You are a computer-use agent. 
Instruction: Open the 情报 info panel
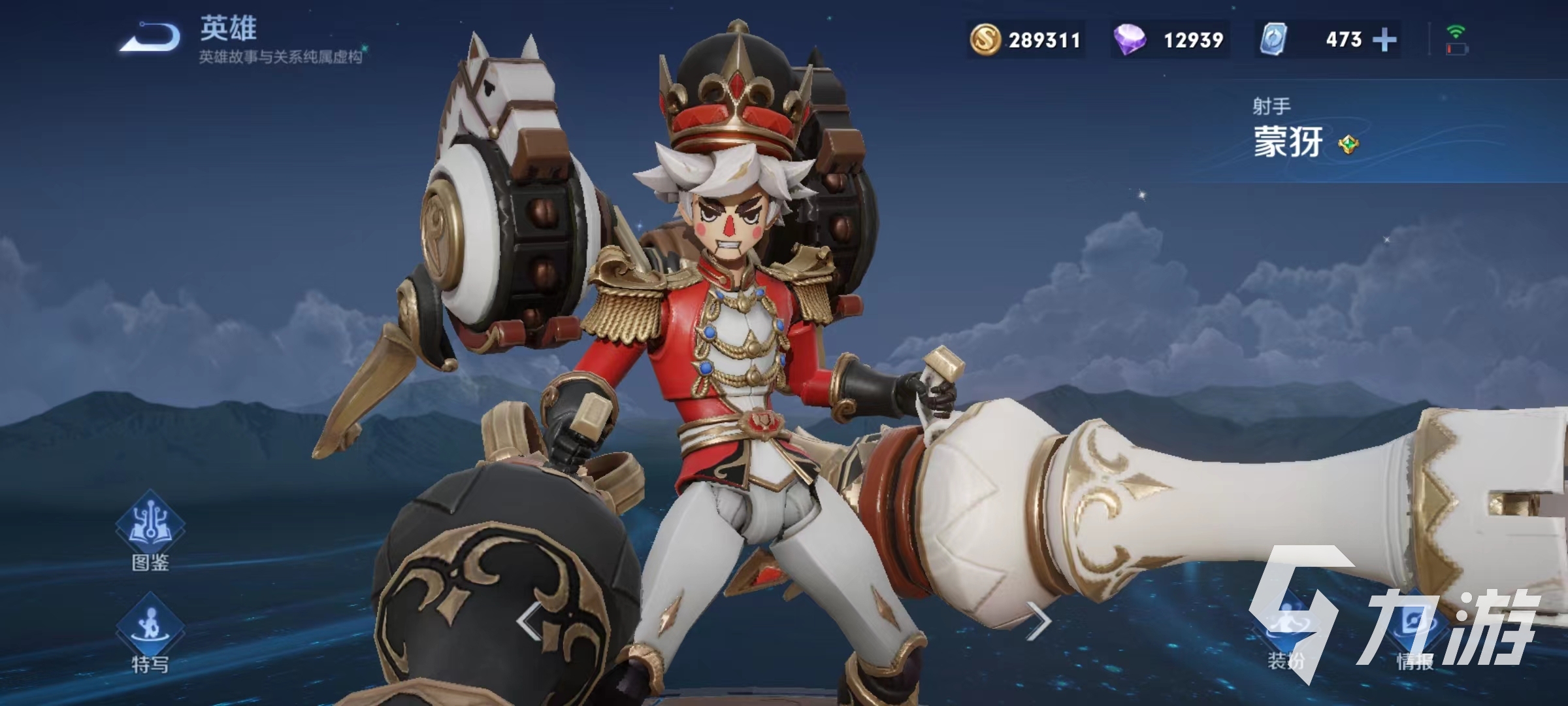[1415, 629]
